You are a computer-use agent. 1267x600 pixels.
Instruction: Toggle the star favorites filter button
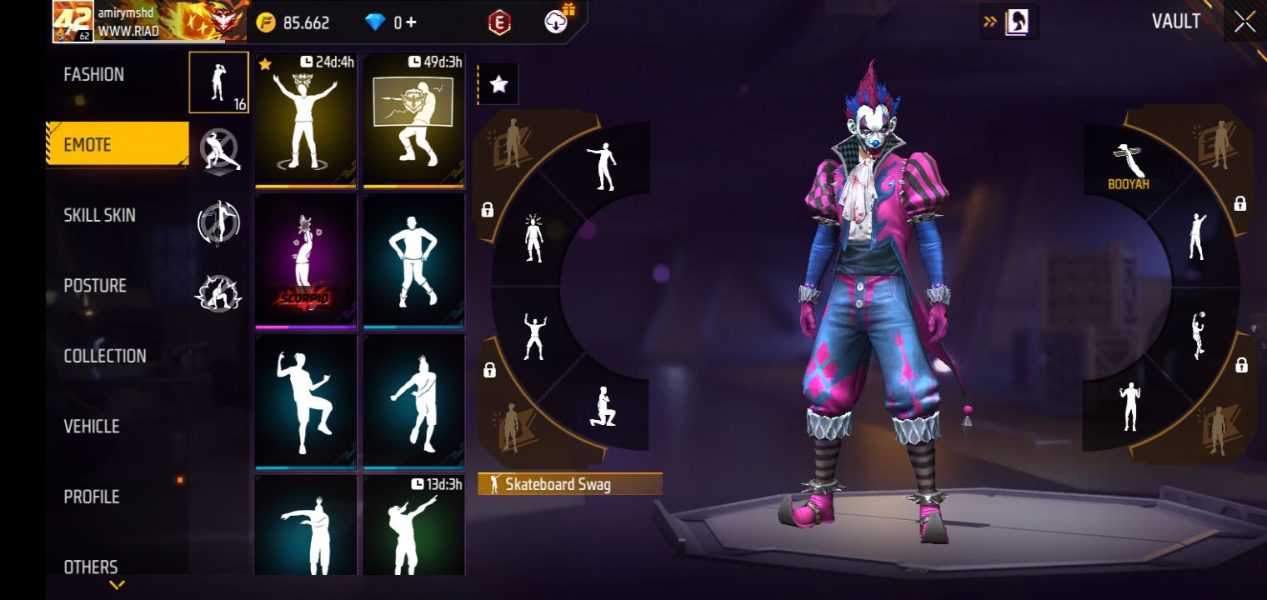[x=499, y=85]
